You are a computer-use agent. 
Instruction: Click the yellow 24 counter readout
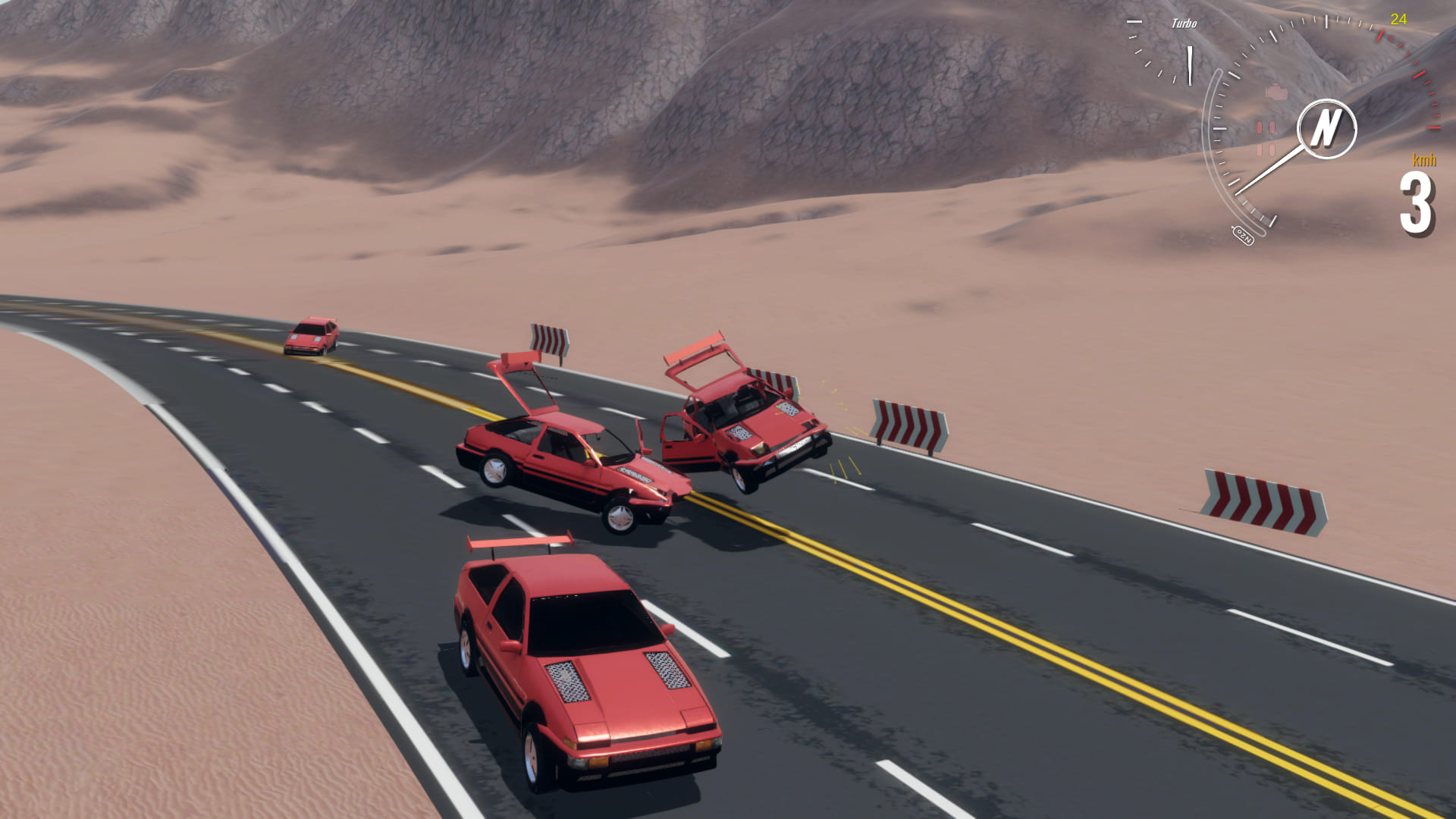click(1399, 19)
